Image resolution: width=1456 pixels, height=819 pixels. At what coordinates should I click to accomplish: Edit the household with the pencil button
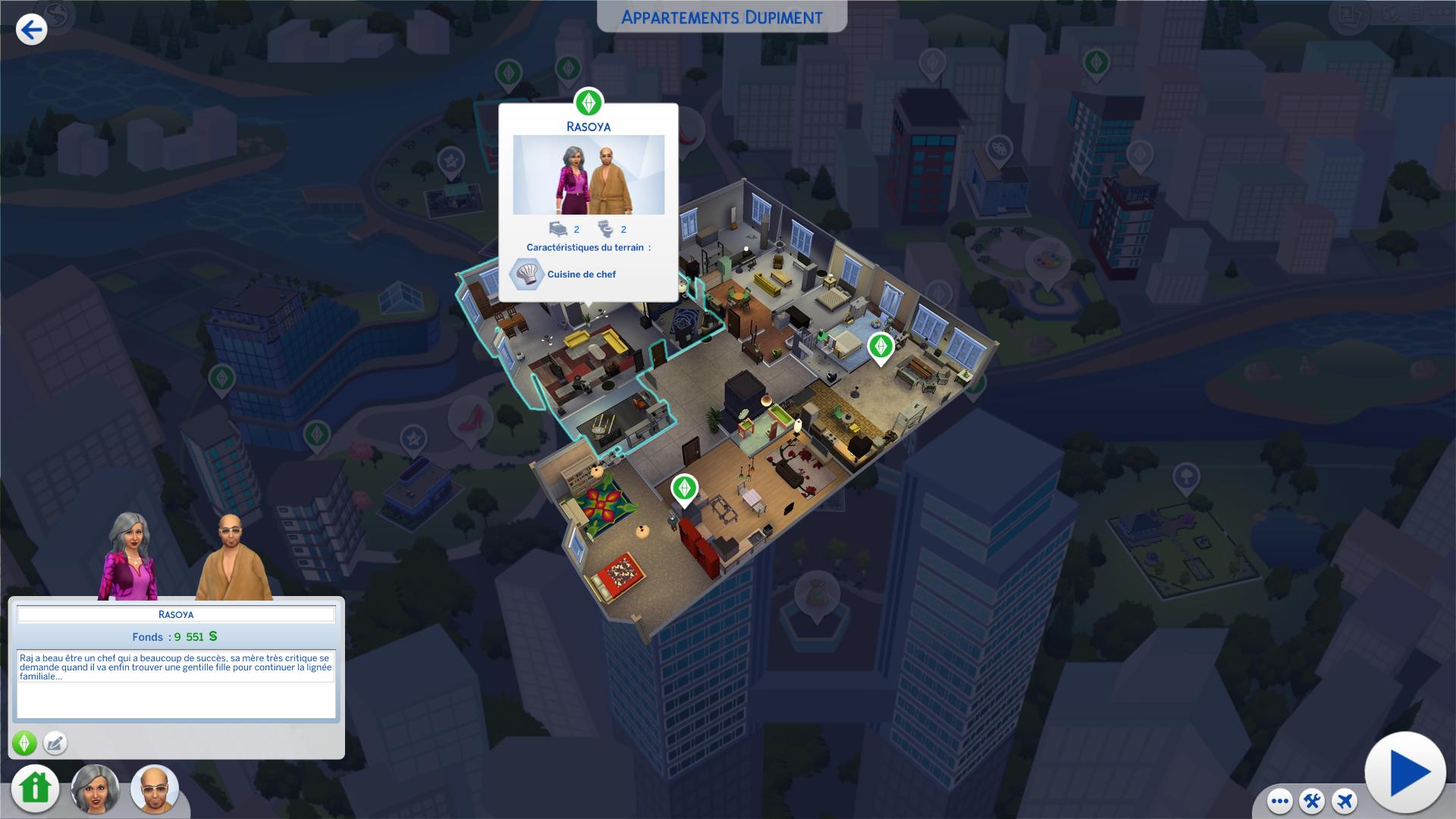click(55, 742)
